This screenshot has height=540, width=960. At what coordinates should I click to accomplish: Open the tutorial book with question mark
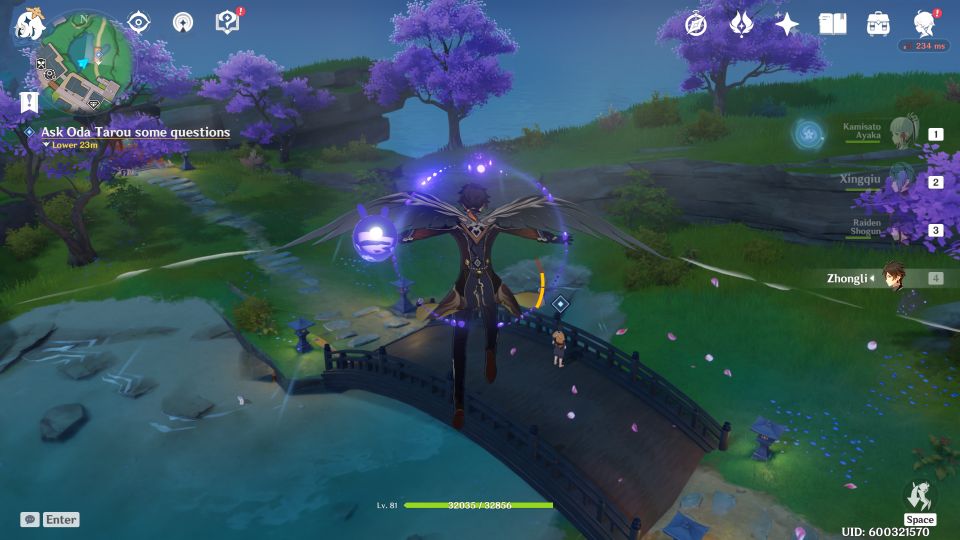coord(227,22)
